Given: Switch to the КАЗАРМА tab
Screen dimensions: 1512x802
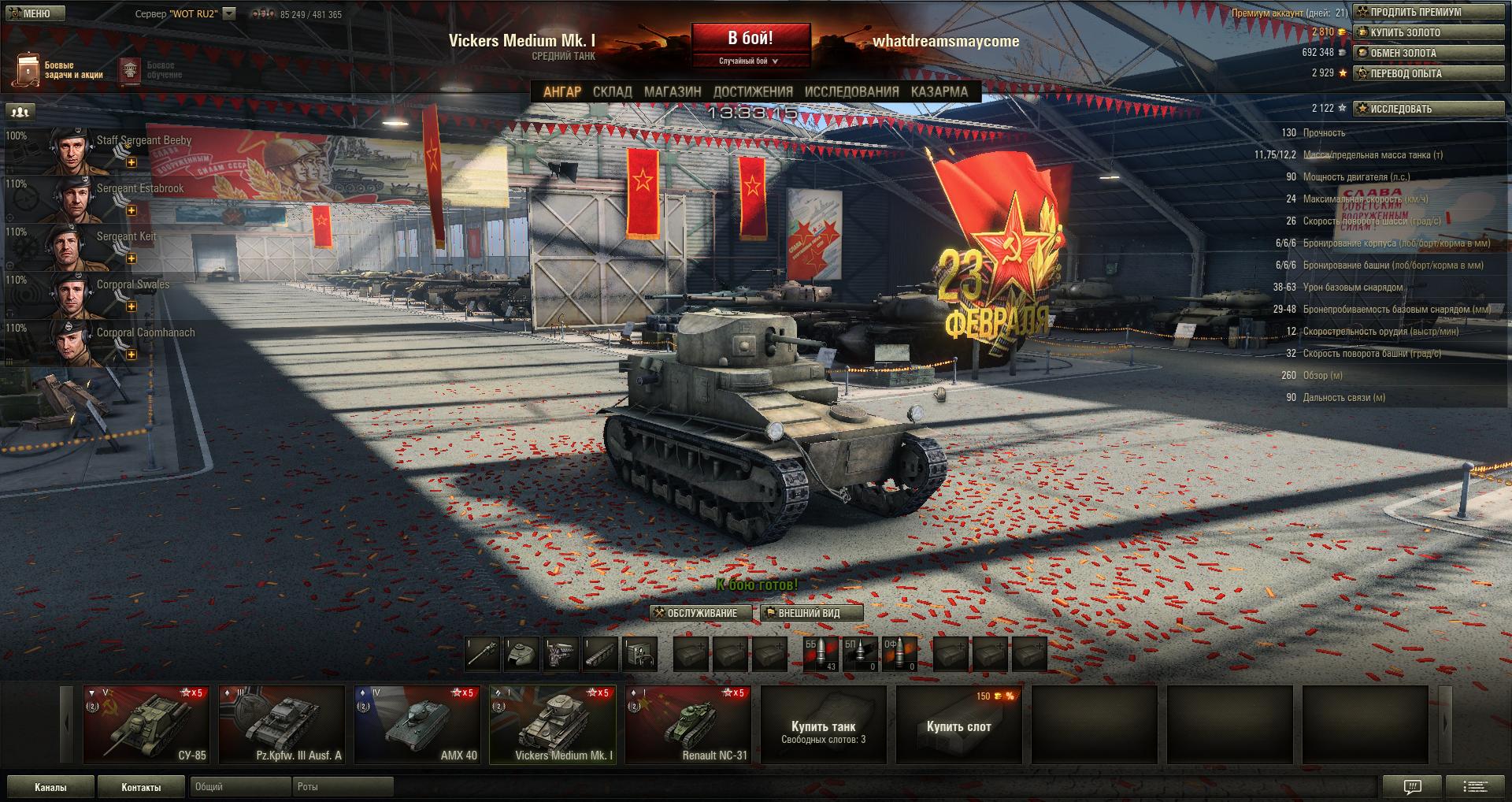Looking at the screenshot, I should [x=939, y=91].
